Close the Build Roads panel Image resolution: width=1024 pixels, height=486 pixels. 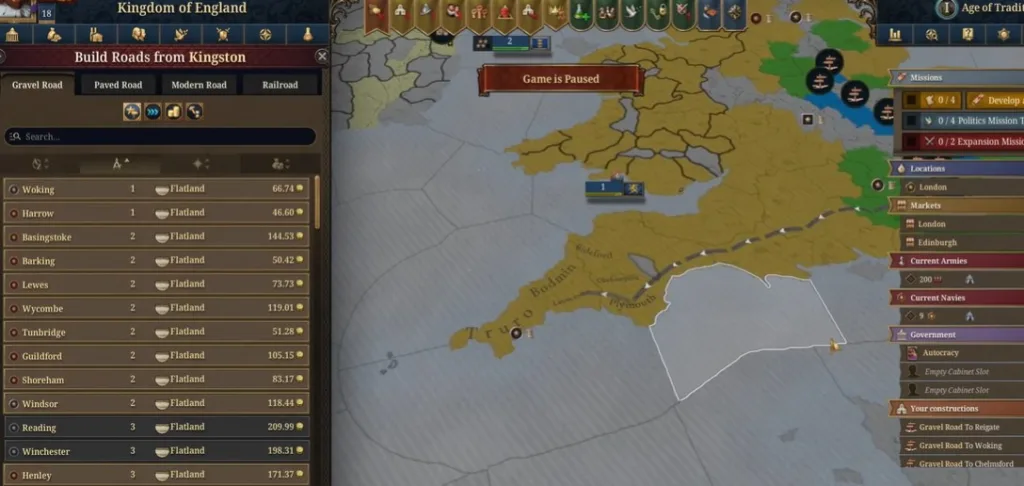tap(322, 57)
